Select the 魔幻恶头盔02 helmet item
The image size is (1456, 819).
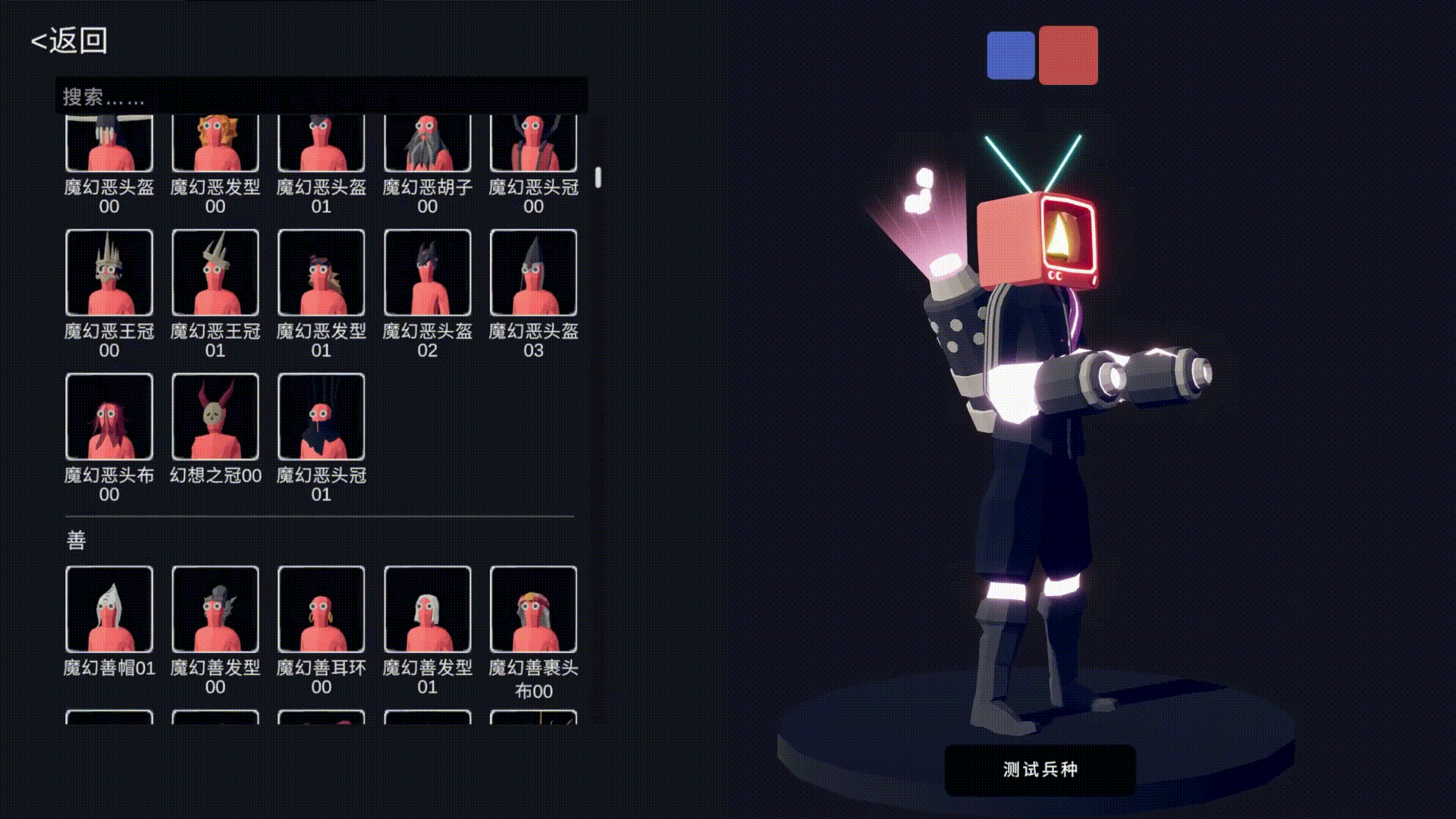point(428,273)
